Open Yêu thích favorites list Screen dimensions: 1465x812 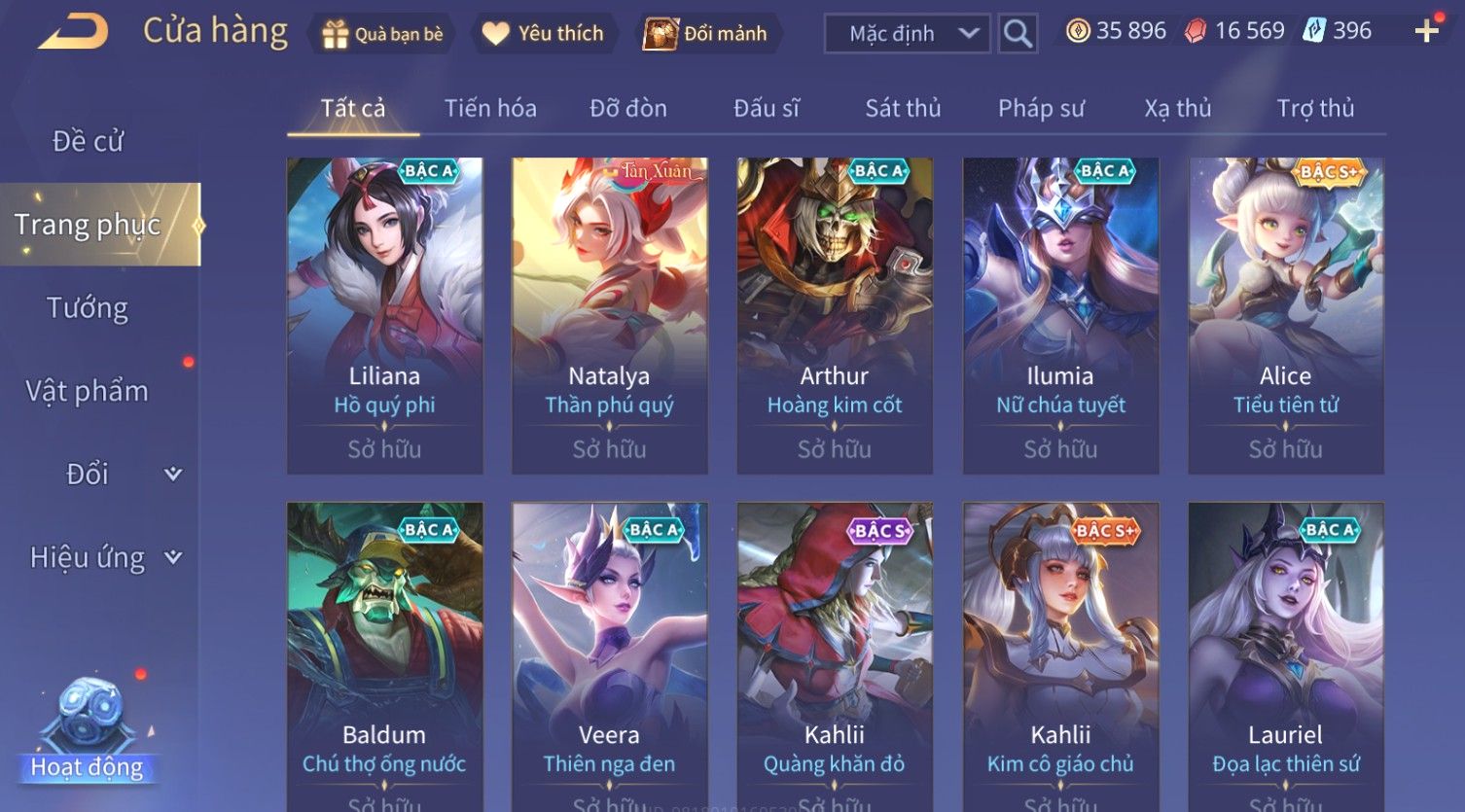point(543,34)
